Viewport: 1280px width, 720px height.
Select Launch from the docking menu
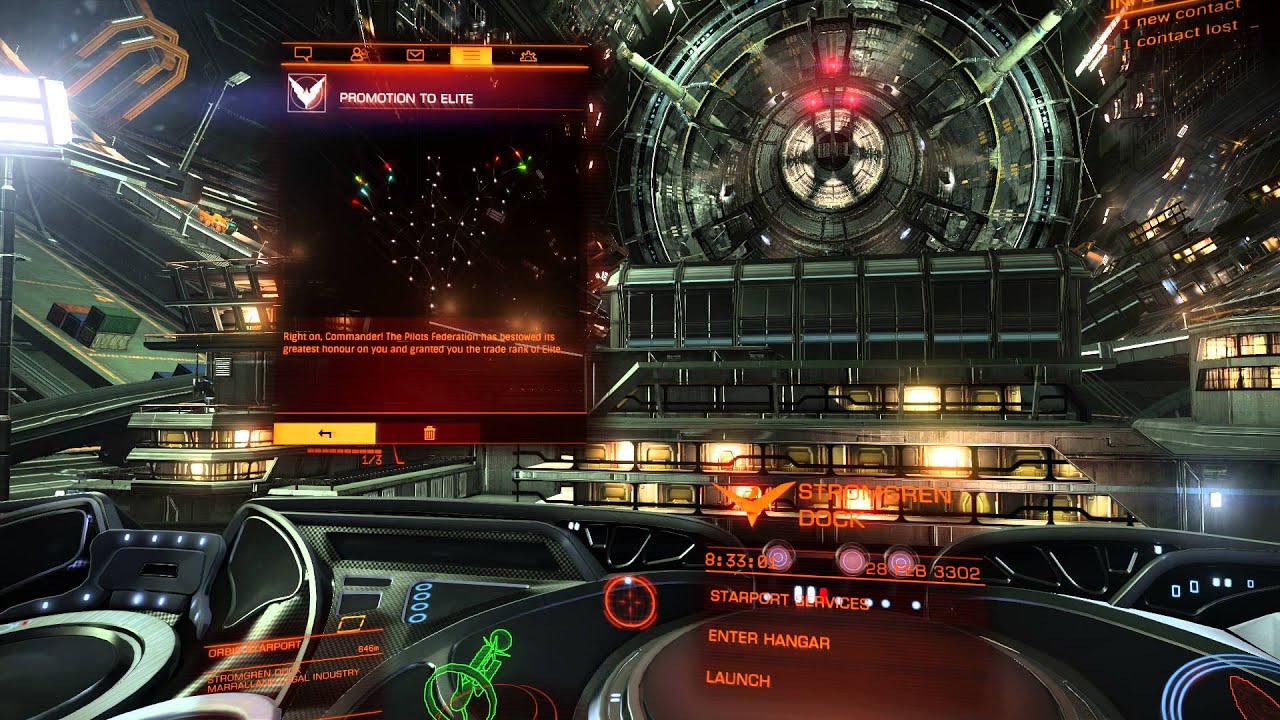point(738,678)
